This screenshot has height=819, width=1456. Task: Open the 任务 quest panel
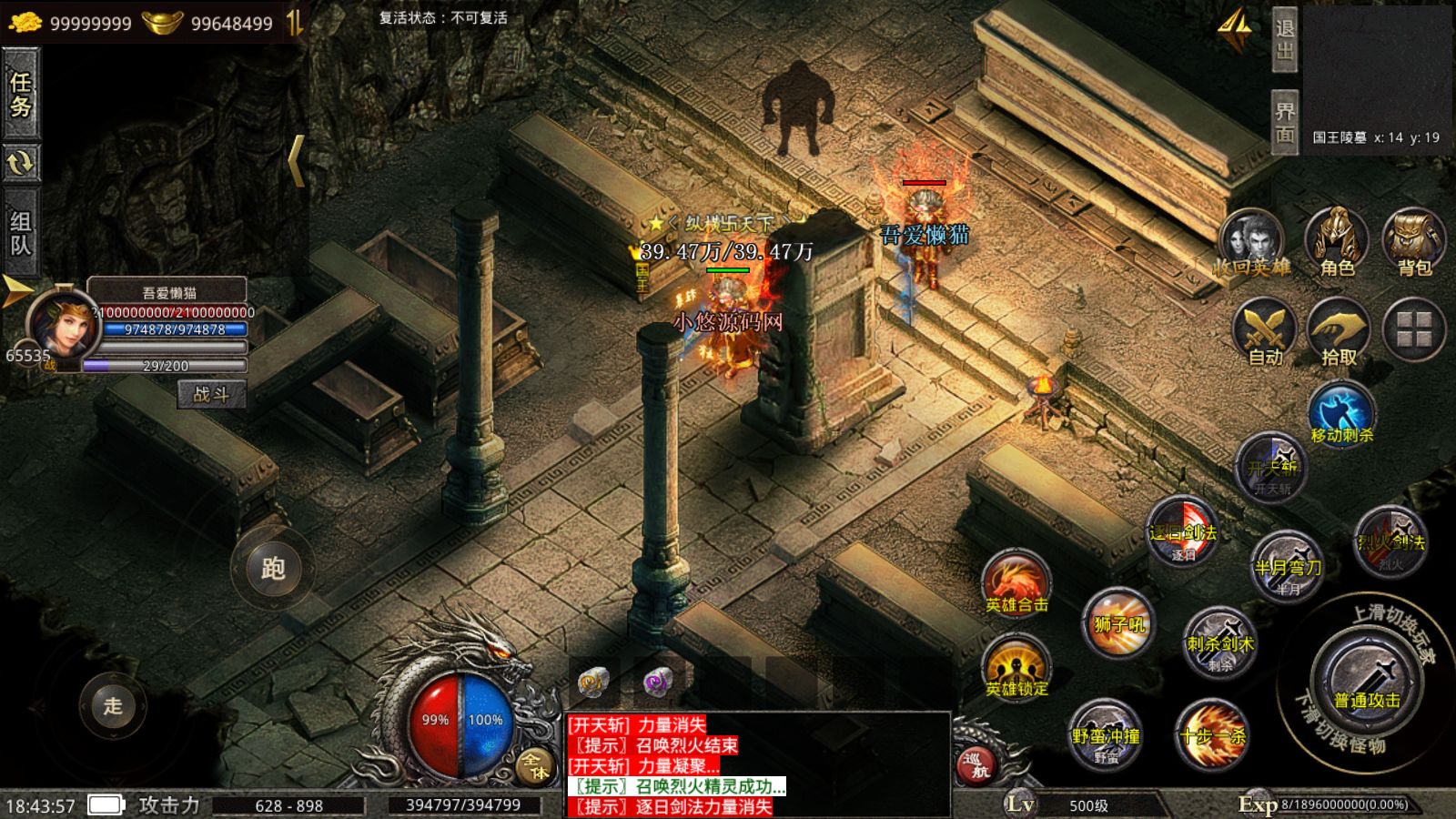pos(20,94)
